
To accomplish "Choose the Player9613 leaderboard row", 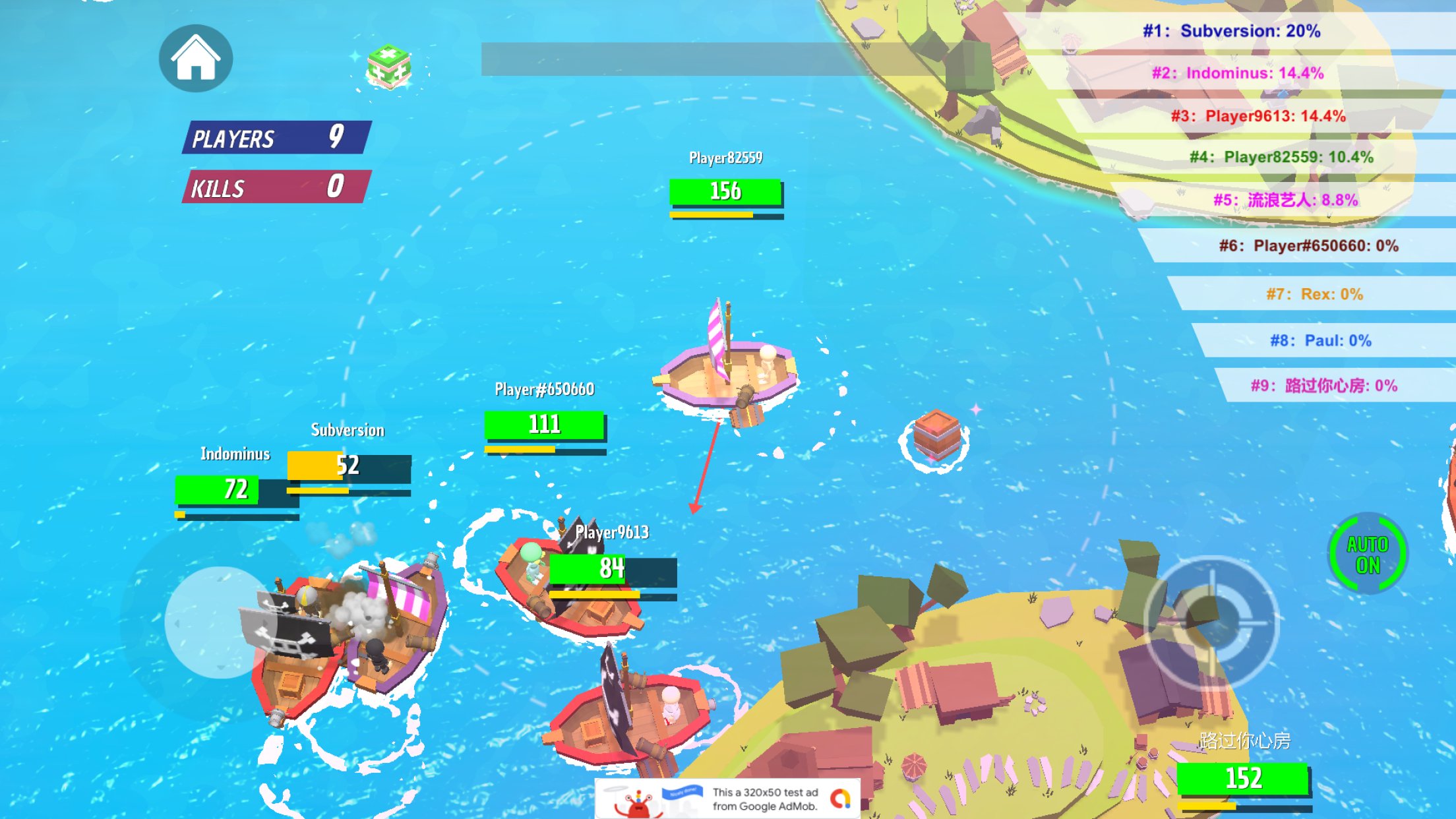I will pos(1258,116).
